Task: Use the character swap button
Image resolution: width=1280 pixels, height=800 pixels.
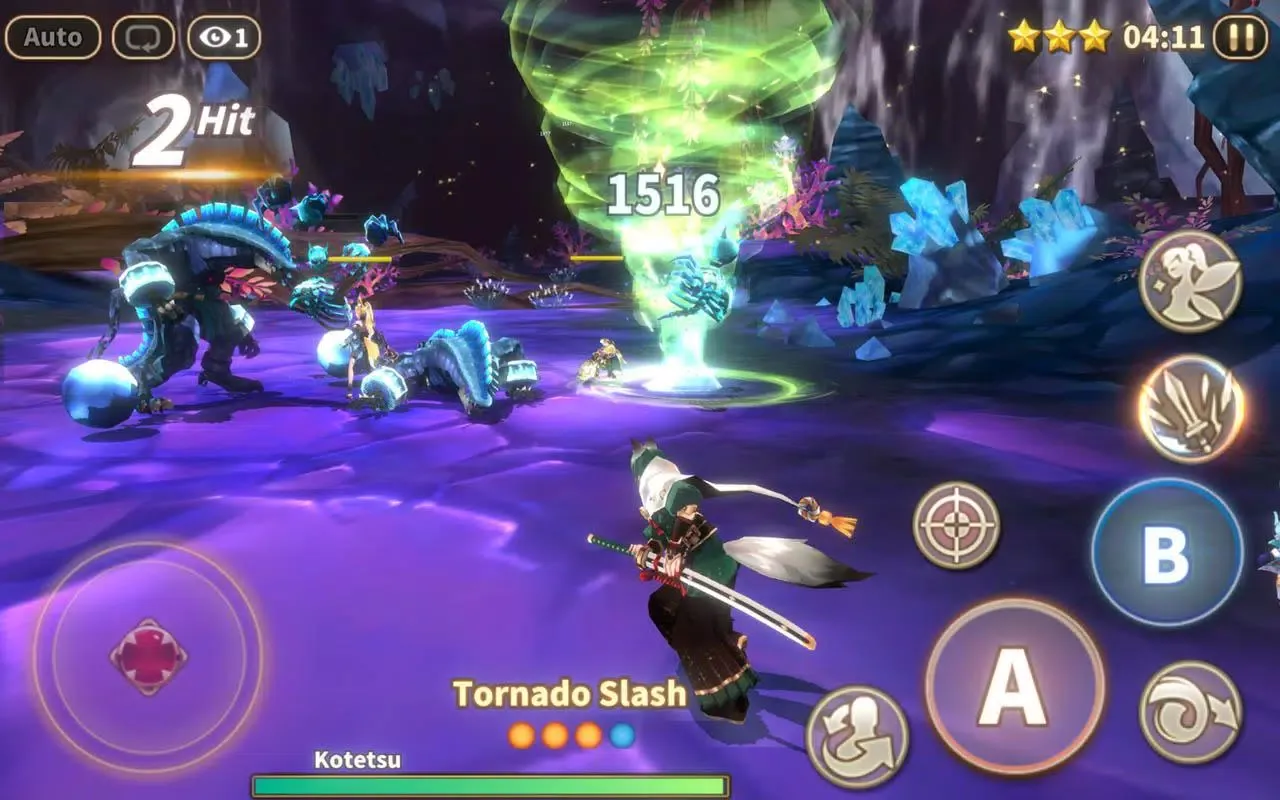Action: [x=857, y=736]
